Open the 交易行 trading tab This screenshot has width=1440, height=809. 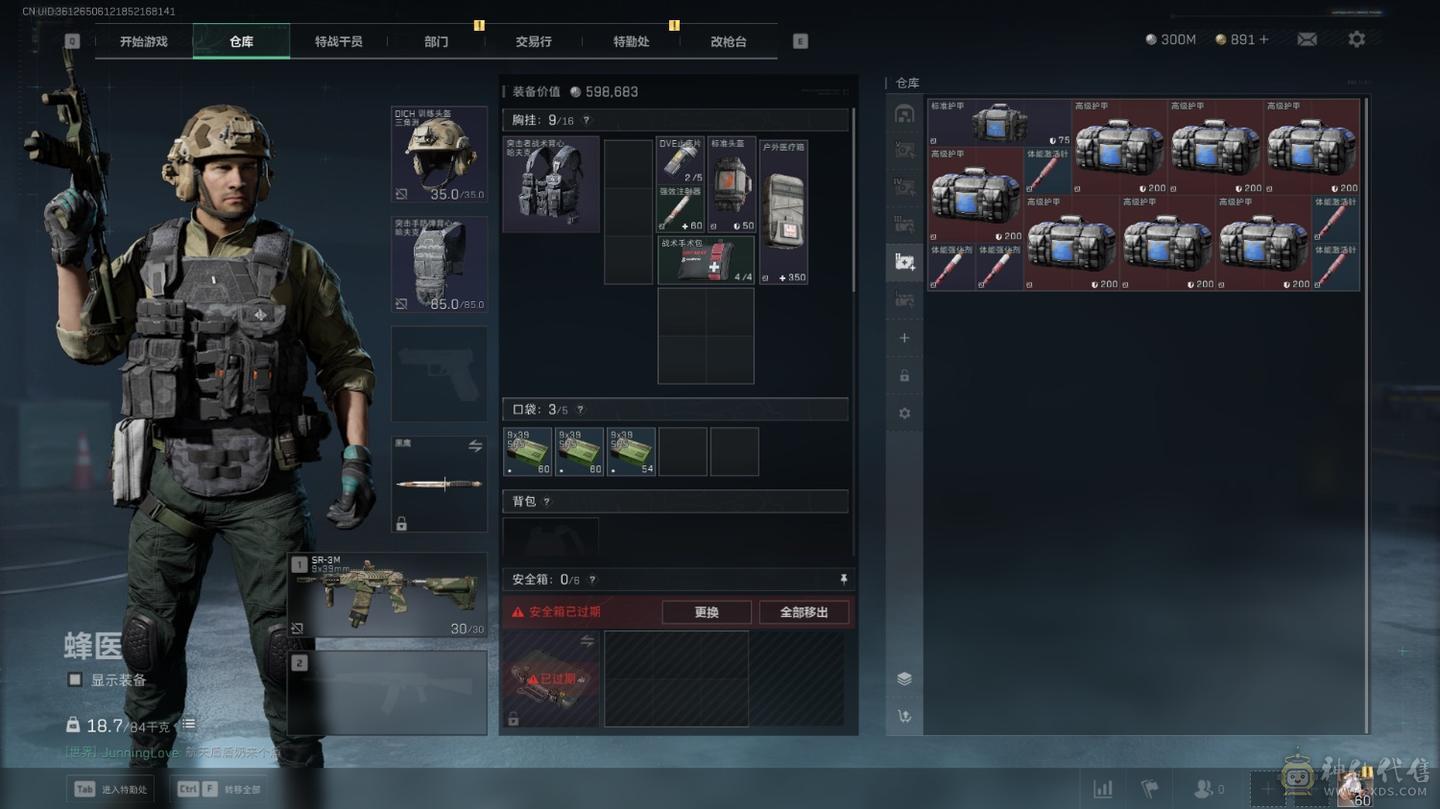(533, 41)
